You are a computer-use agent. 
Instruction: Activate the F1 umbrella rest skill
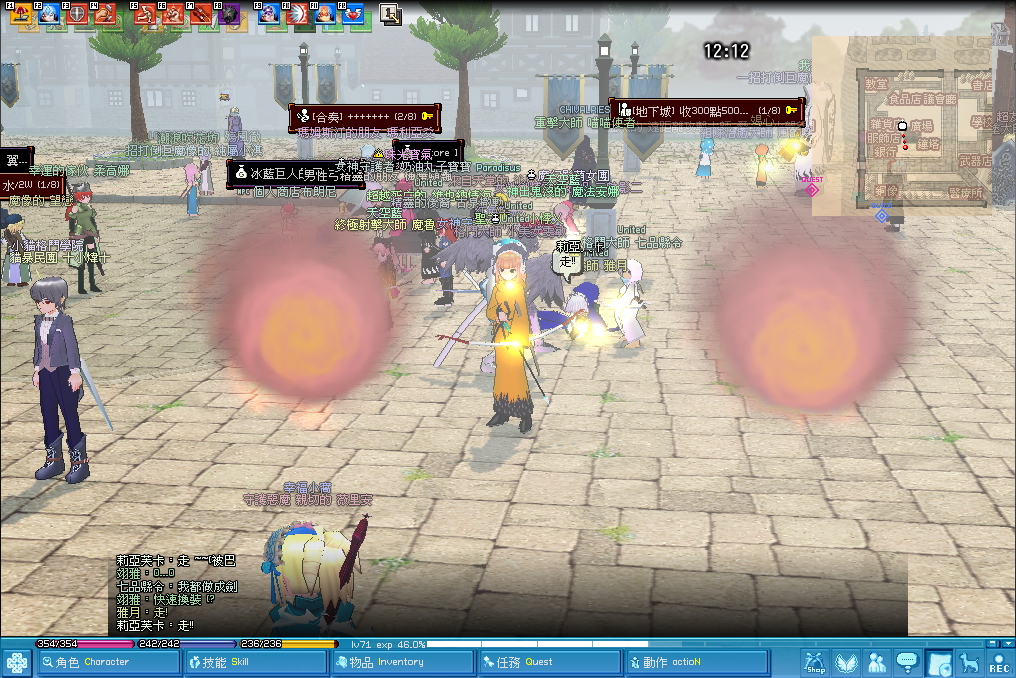[x=21, y=14]
